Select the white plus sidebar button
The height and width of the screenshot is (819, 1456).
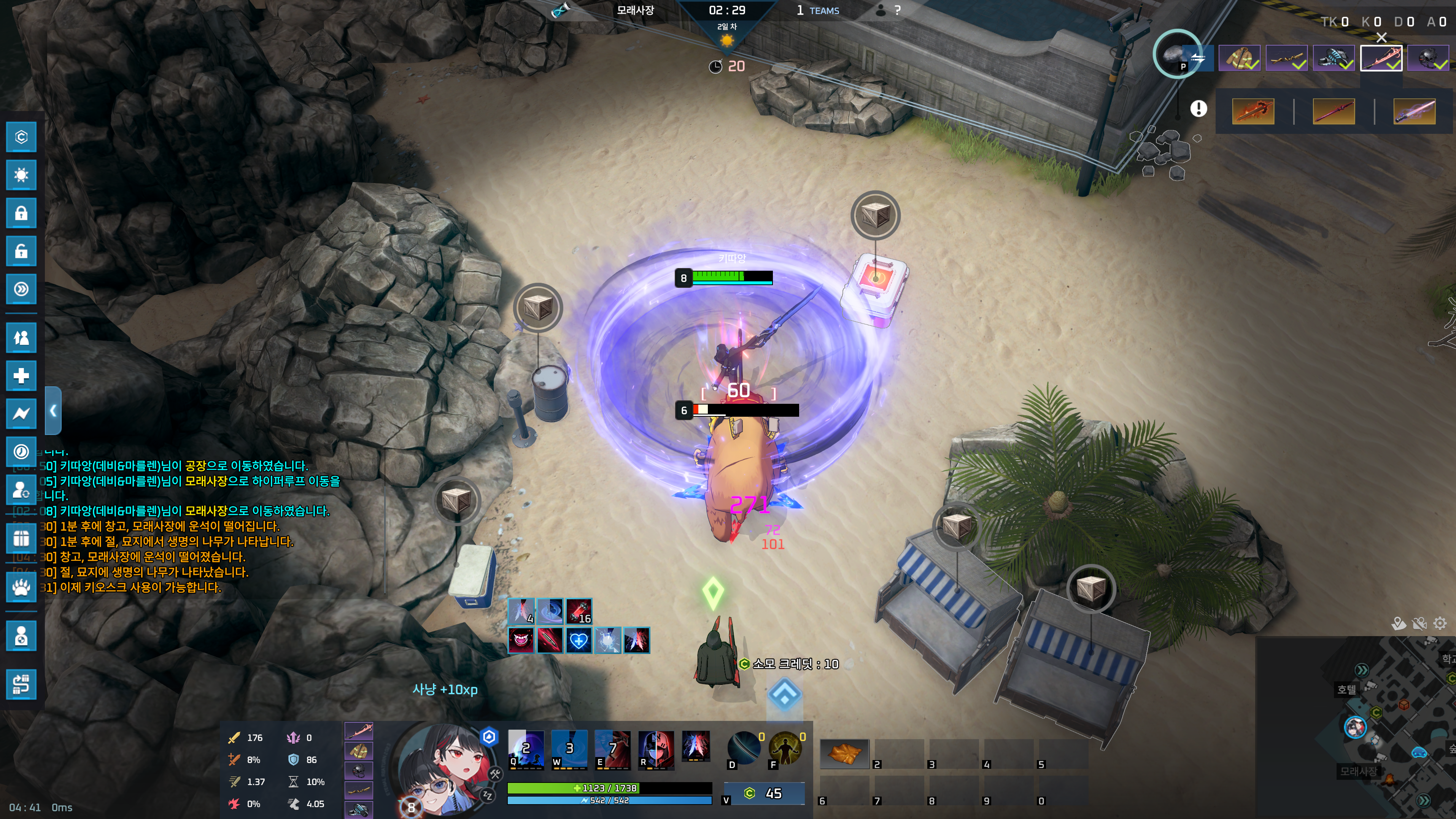pos(21,376)
